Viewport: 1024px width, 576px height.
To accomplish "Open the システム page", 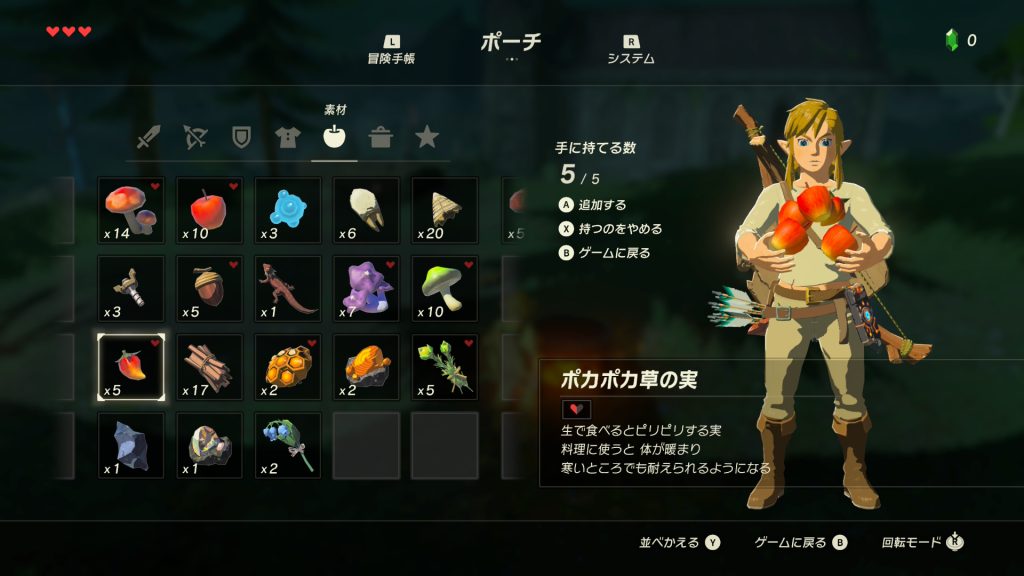I will pyautogui.click(x=631, y=50).
